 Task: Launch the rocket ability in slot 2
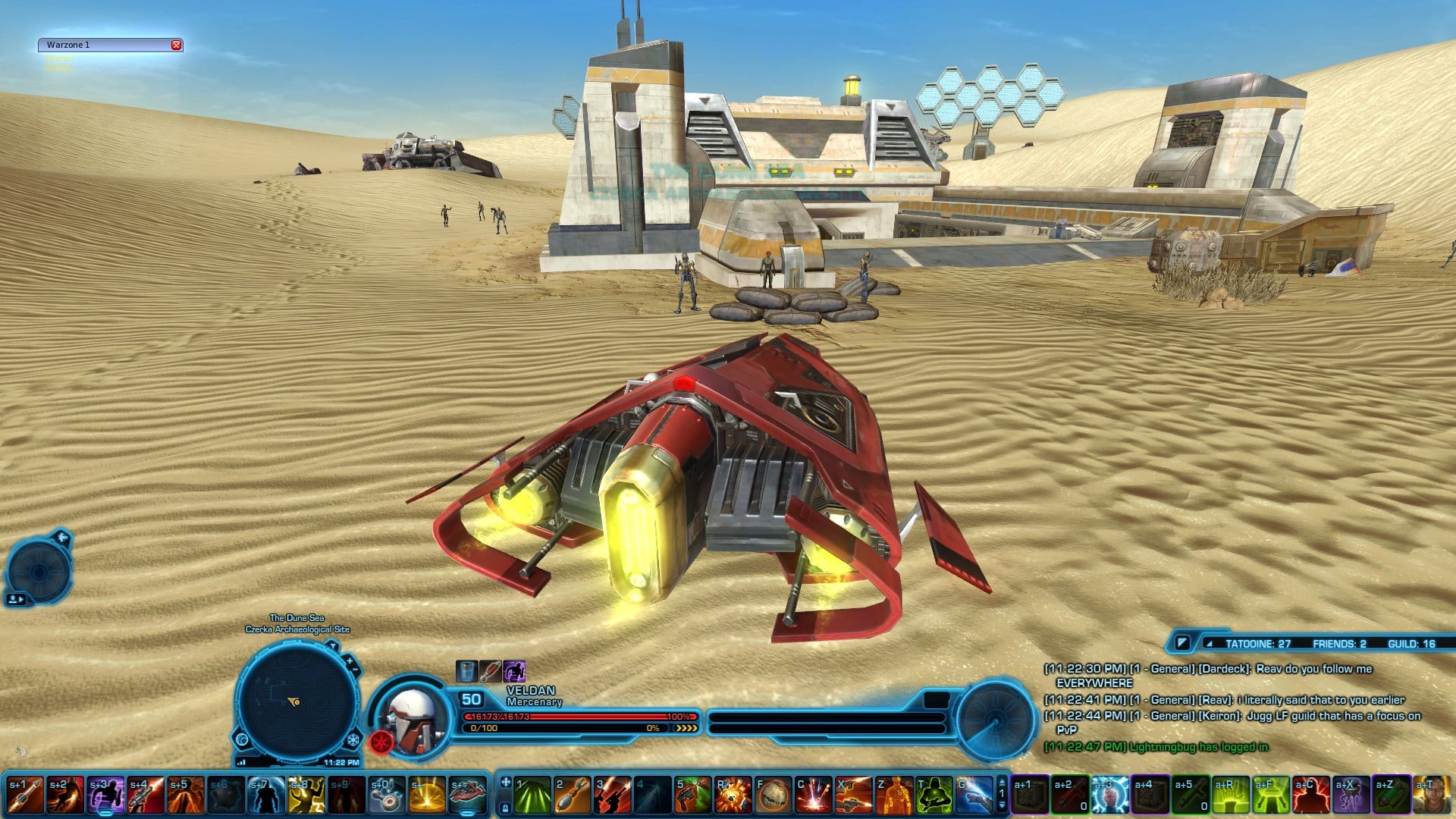pos(573,795)
